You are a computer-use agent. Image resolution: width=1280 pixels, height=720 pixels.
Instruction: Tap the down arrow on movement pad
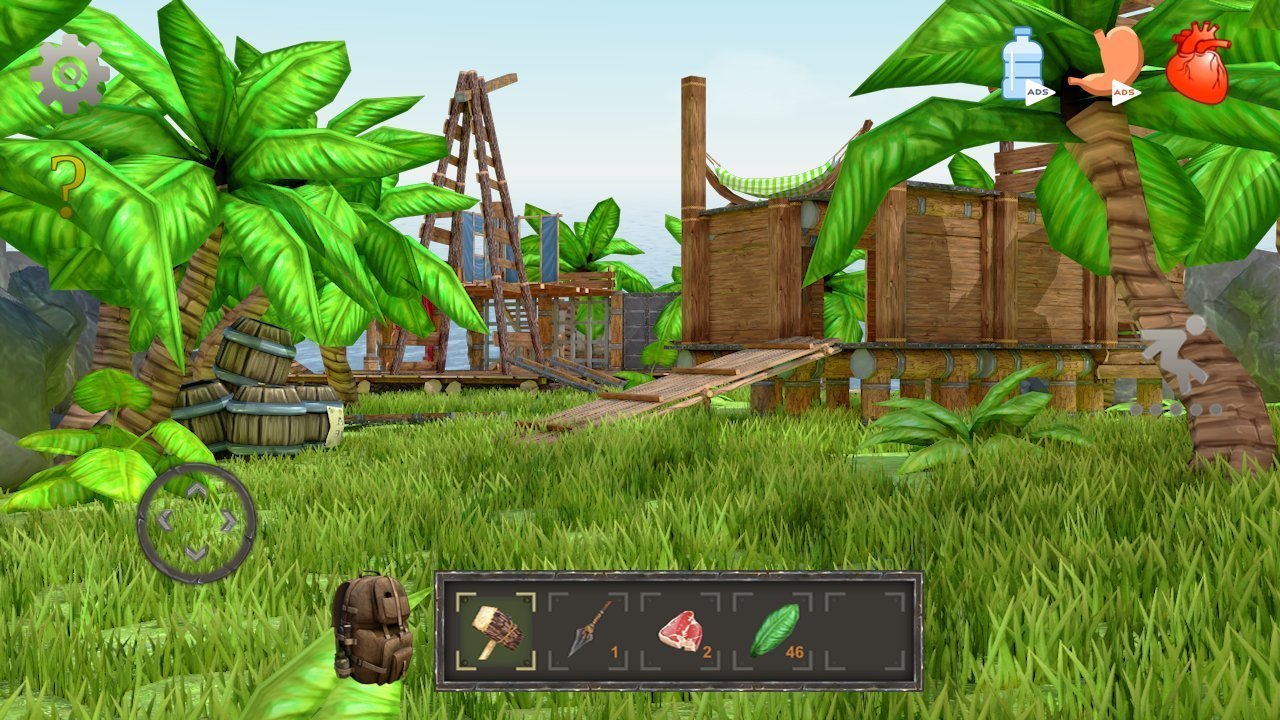(x=197, y=552)
